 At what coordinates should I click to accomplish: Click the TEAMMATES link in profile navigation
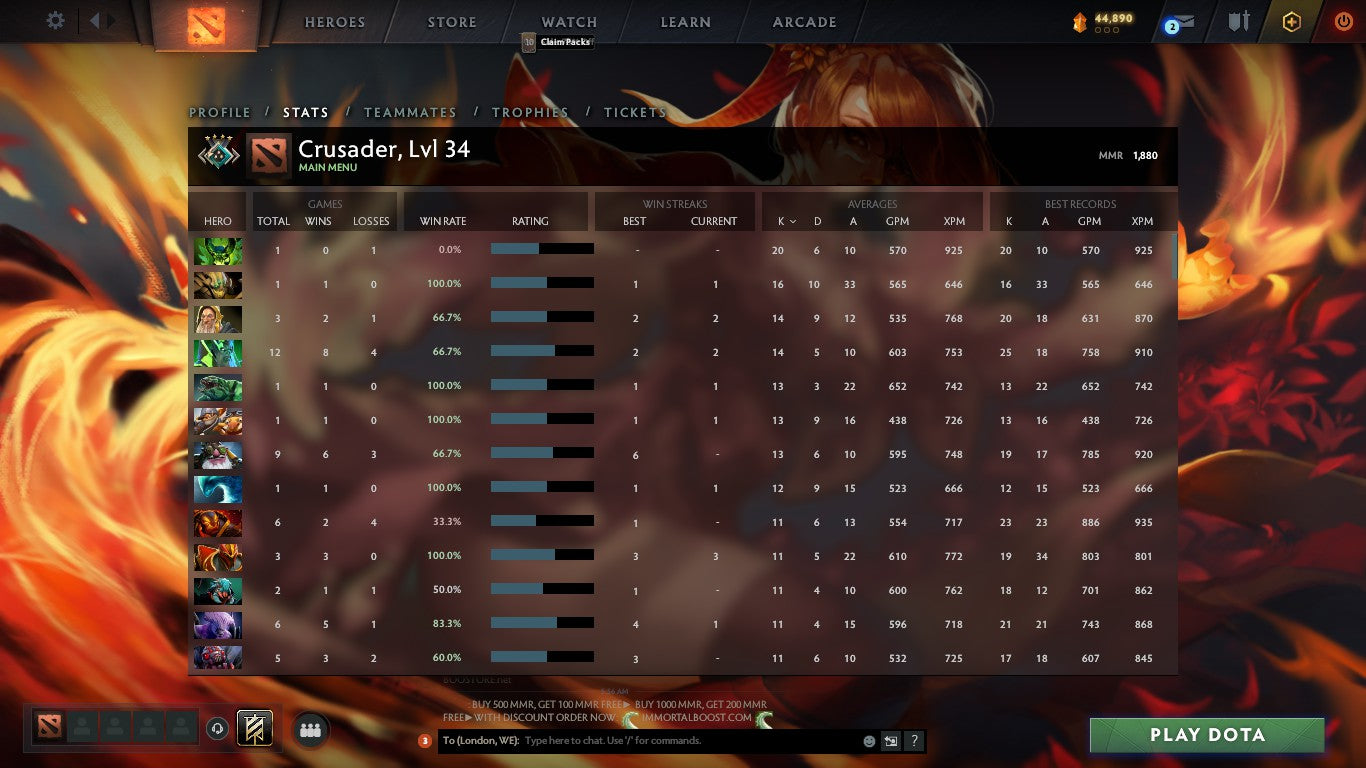(409, 112)
